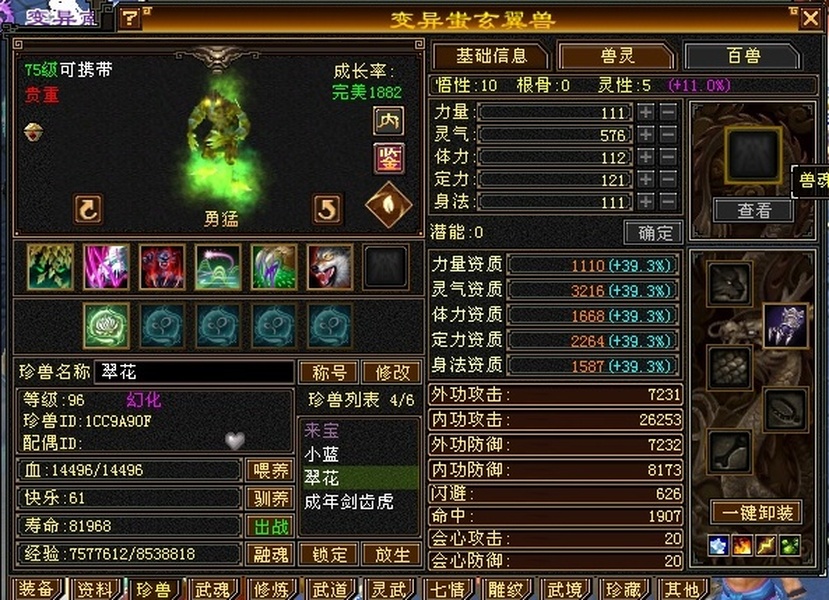Click the 修改 rename button
The image size is (829, 600).
tap(391, 372)
